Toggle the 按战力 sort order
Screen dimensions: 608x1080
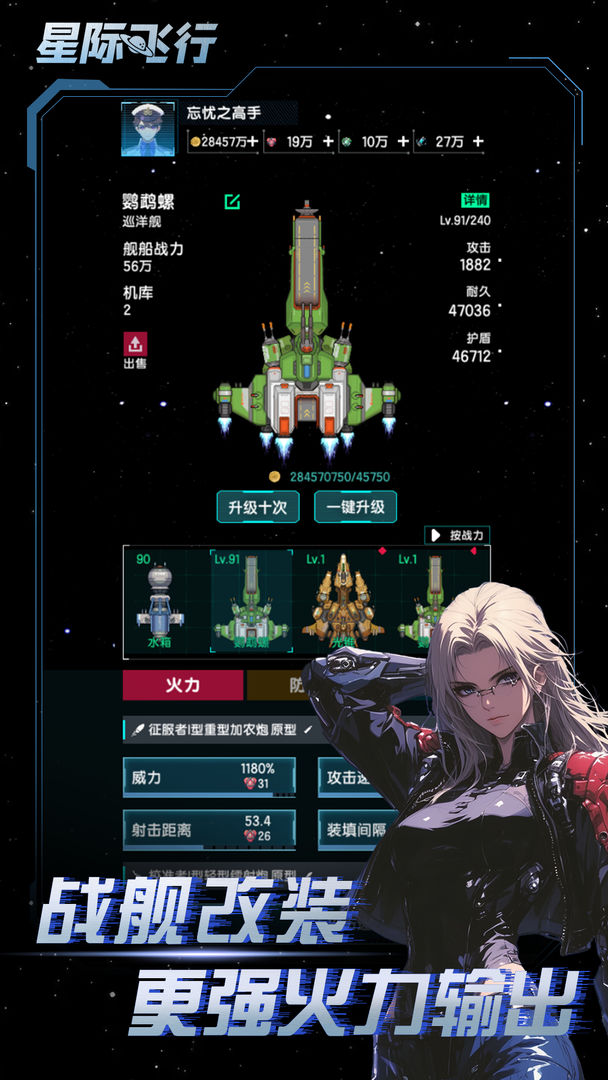[457, 535]
